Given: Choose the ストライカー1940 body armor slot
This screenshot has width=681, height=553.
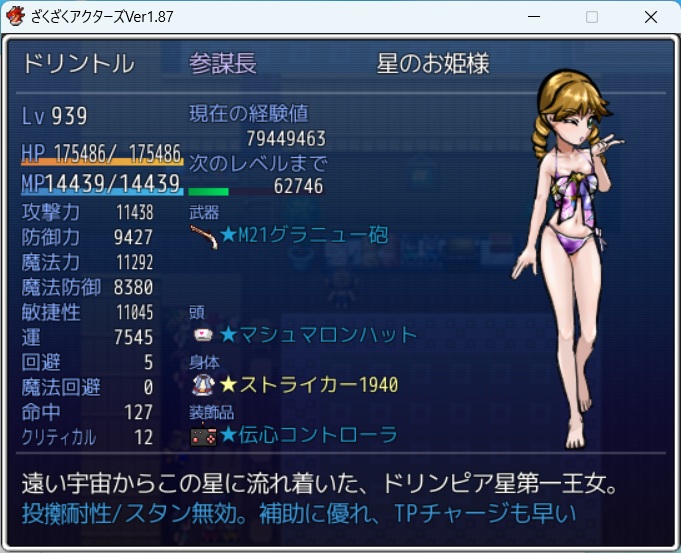Looking at the screenshot, I should tap(308, 385).
